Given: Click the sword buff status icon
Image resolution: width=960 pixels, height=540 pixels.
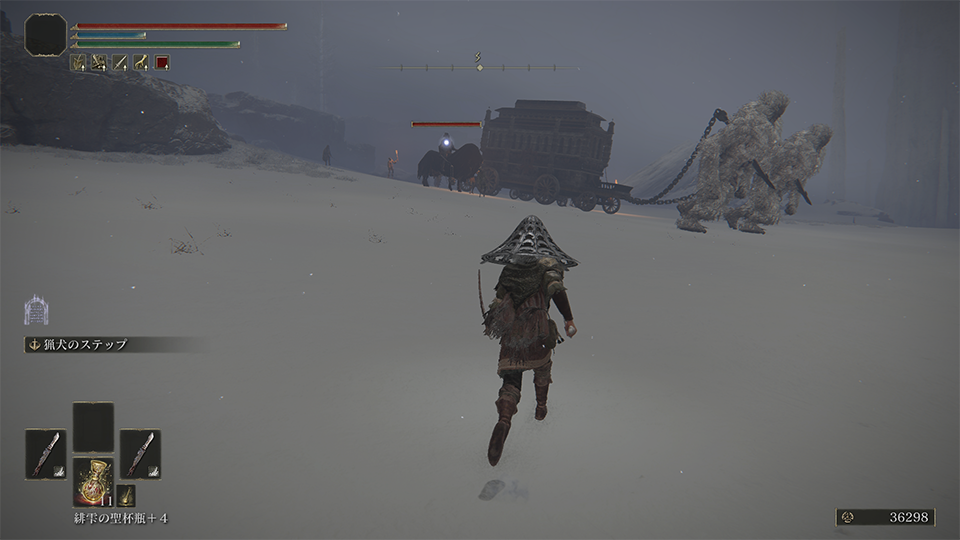Looking at the screenshot, I should click(x=120, y=62).
